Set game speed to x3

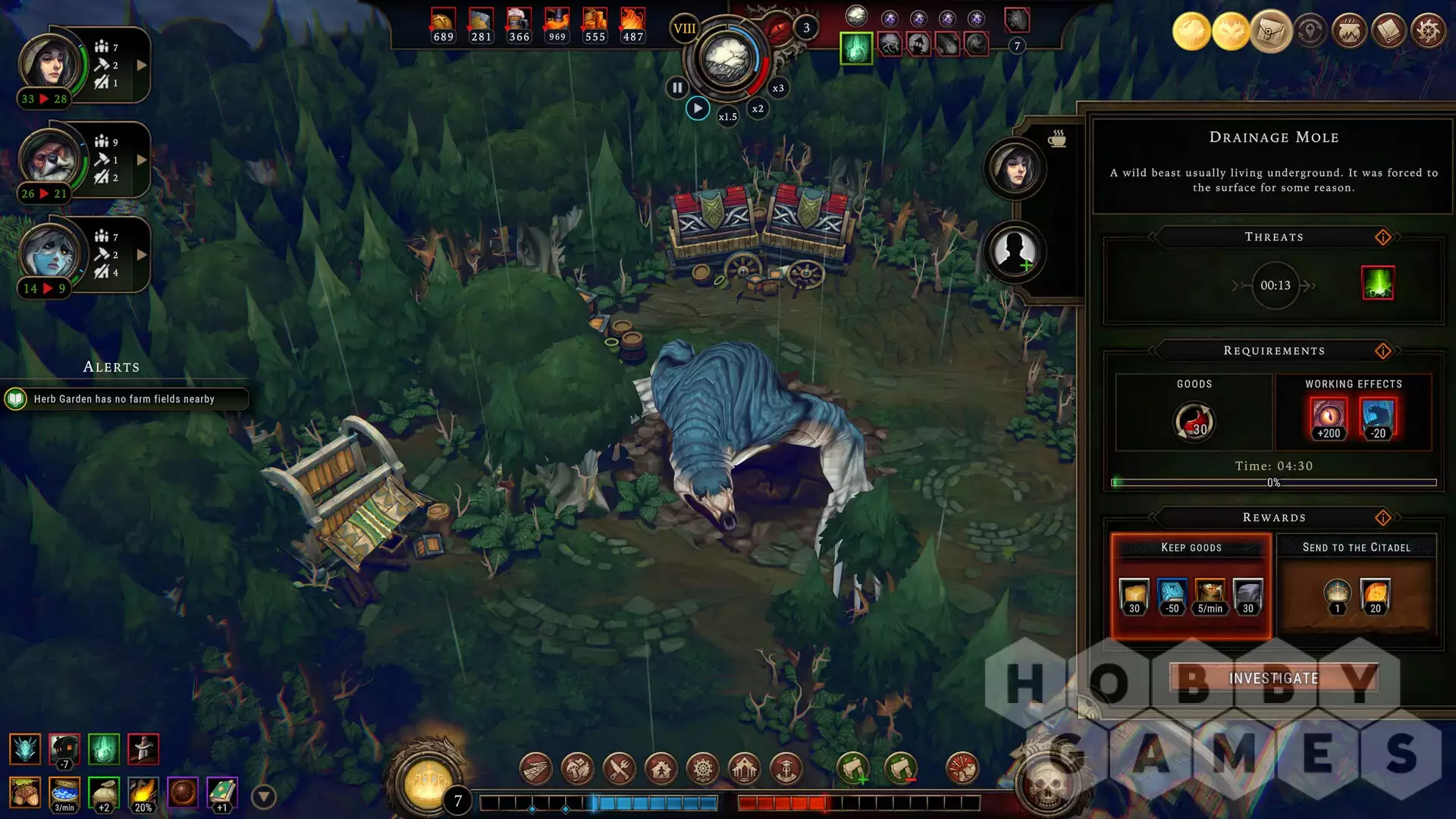click(x=778, y=88)
